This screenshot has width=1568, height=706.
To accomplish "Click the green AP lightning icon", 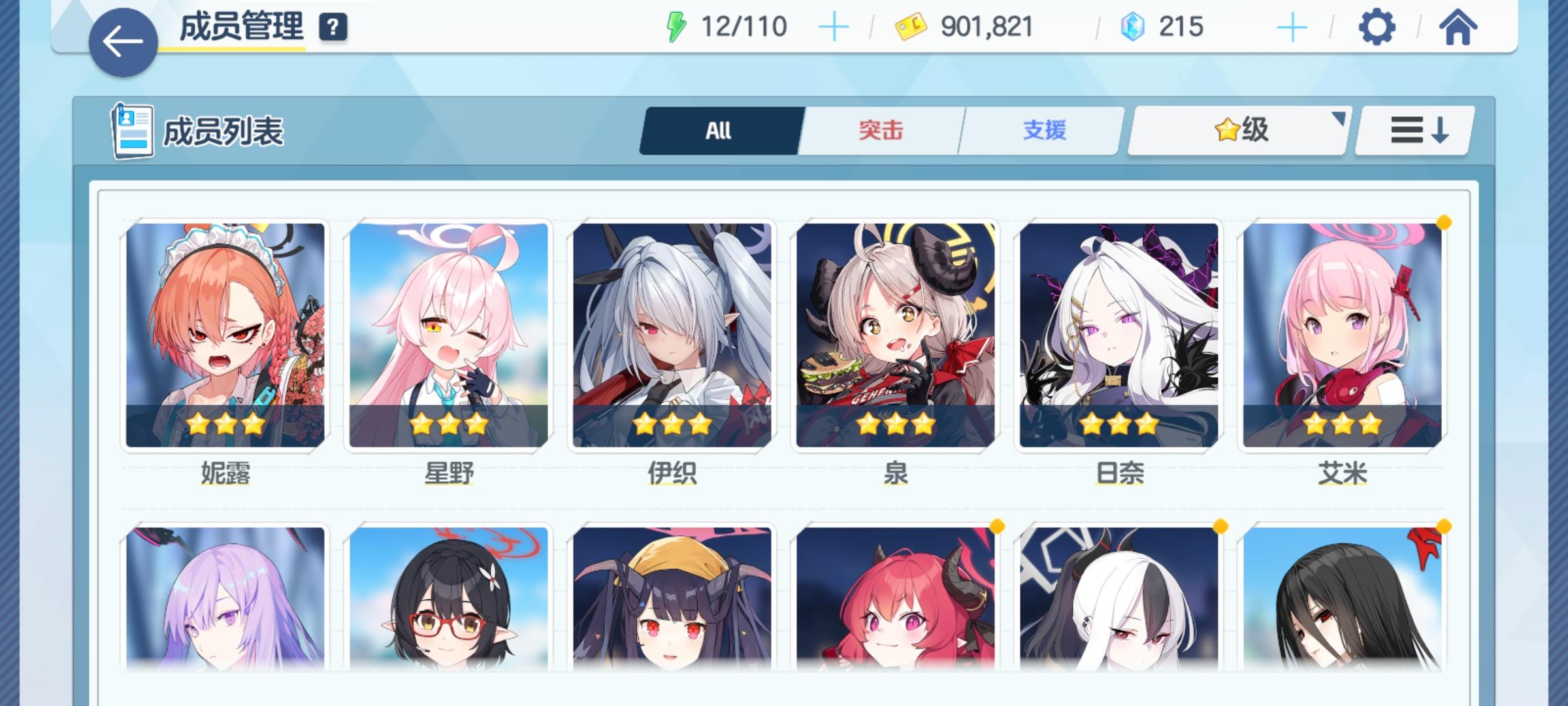I will pyautogui.click(x=678, y=26).
